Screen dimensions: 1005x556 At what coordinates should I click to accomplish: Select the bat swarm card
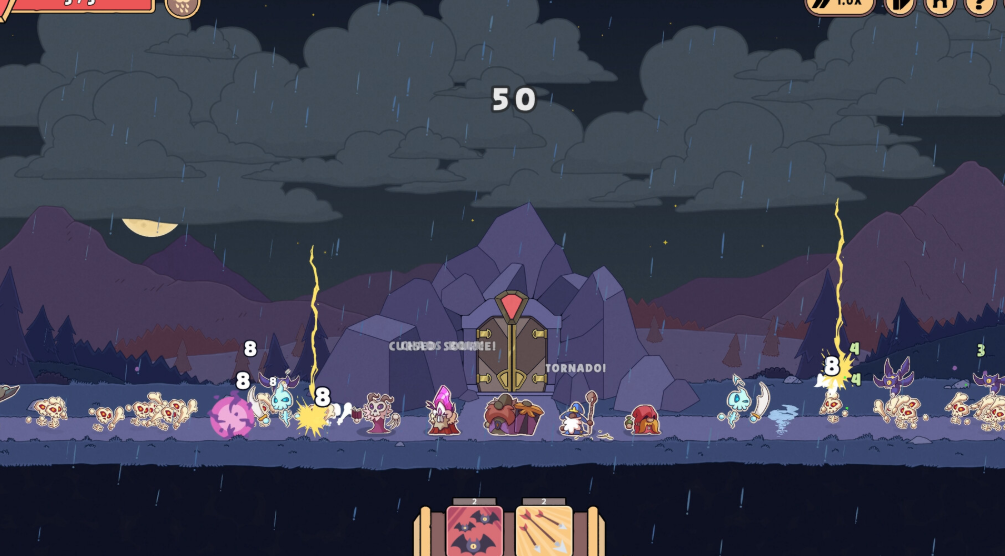(474, 531)
